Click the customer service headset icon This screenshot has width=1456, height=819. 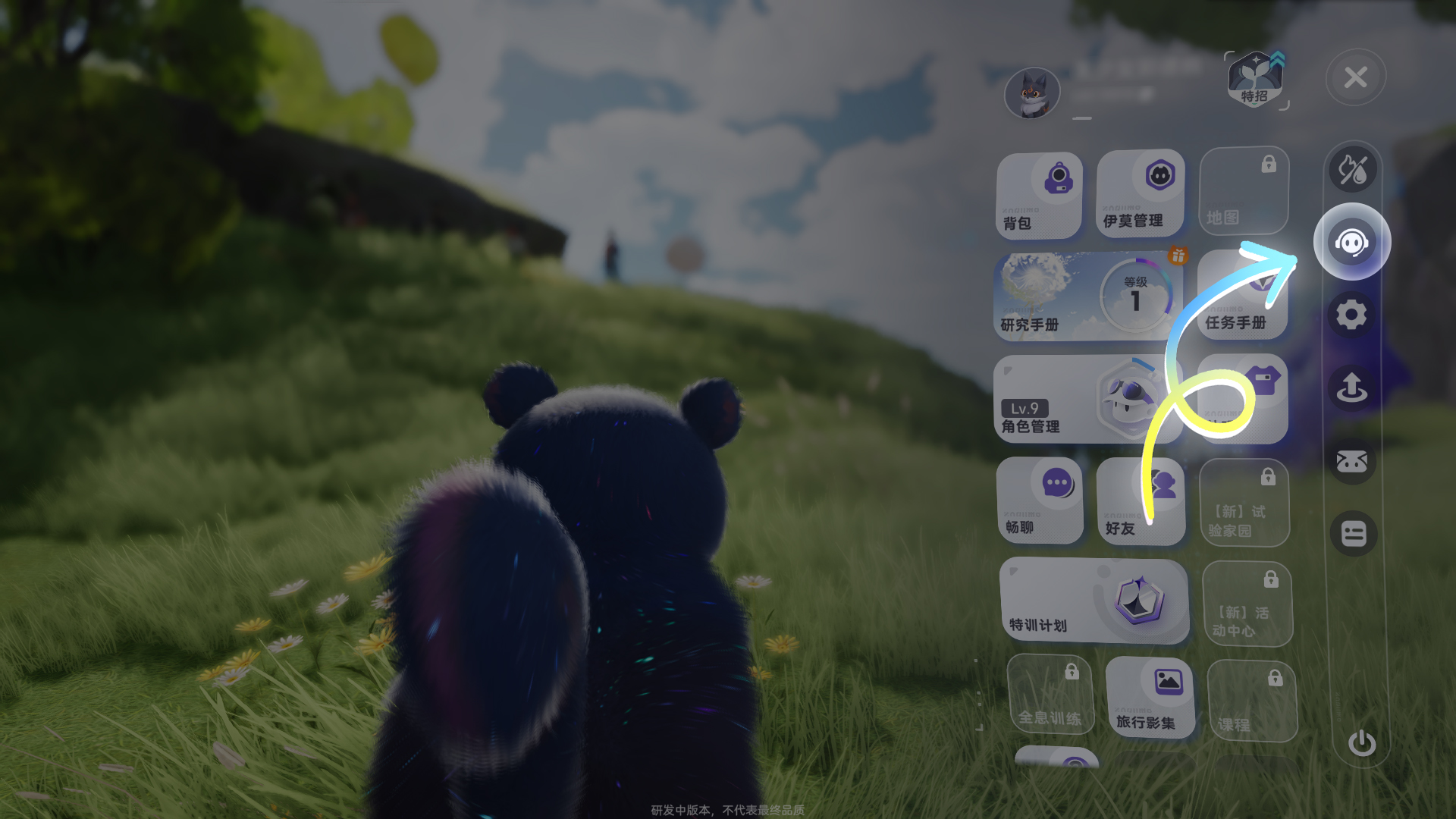coord(1351,243)
